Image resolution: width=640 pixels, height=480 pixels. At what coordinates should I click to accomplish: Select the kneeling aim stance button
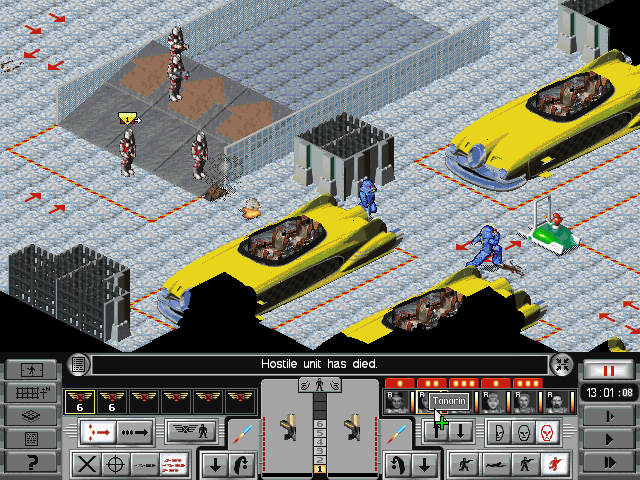463,464
